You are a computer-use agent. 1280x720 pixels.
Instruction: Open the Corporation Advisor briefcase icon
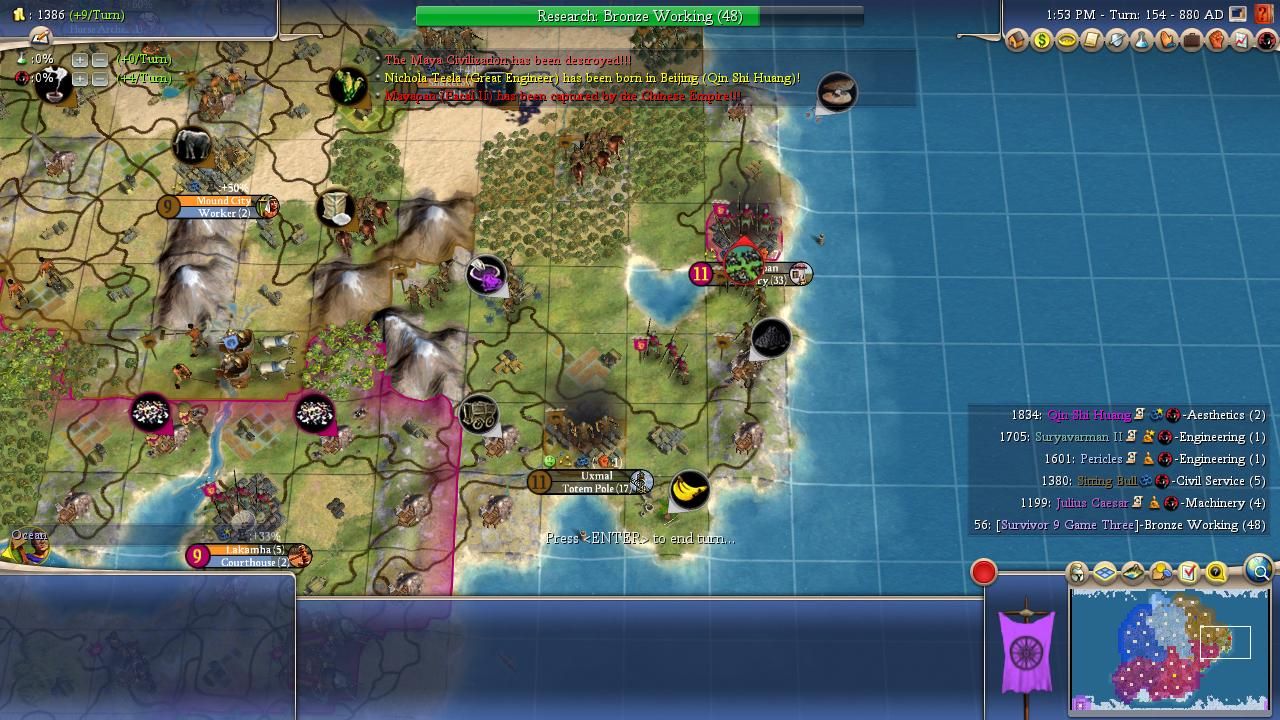tap(1191, 41)
